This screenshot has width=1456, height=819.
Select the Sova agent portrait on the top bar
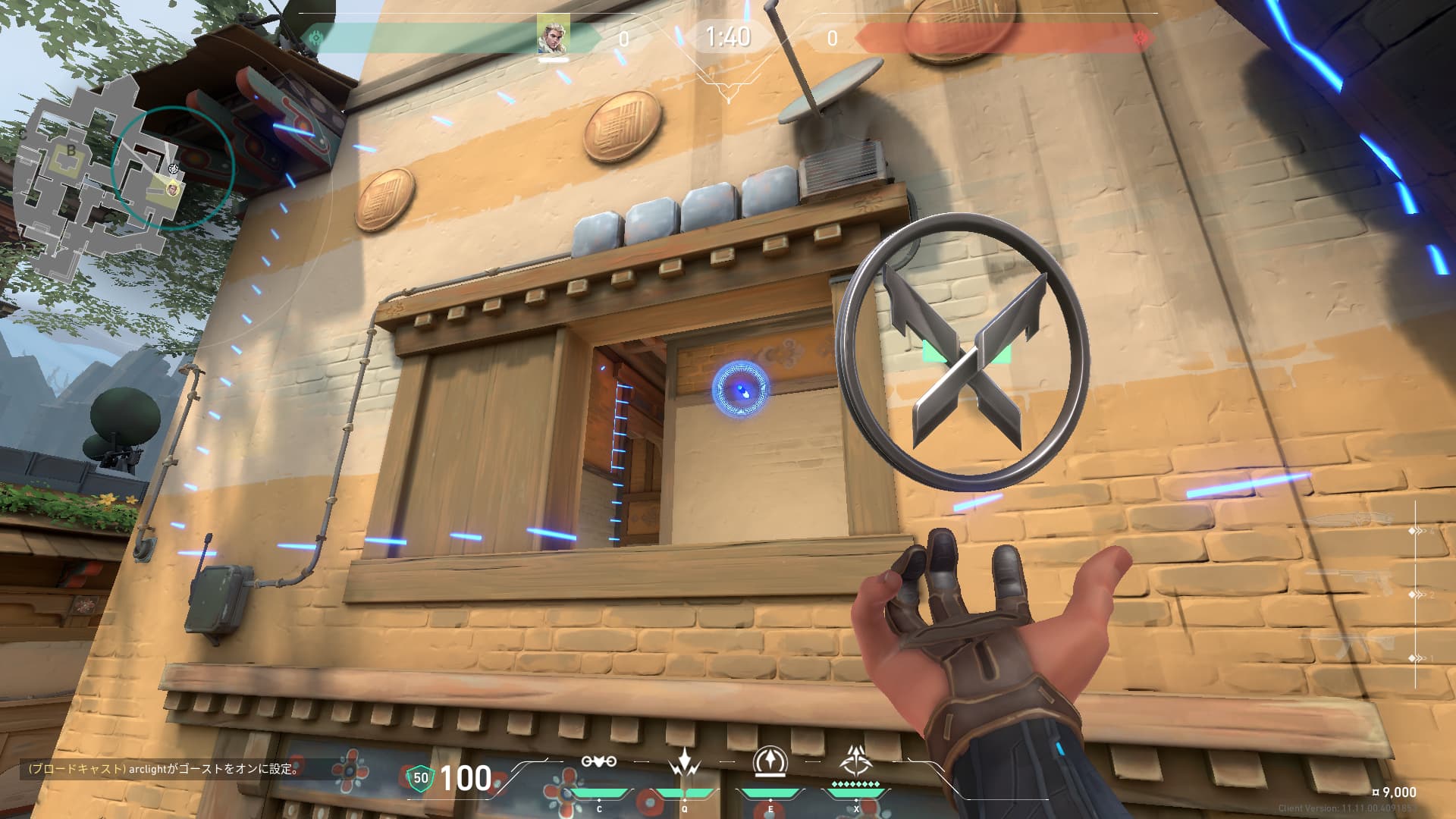point(554,35)
